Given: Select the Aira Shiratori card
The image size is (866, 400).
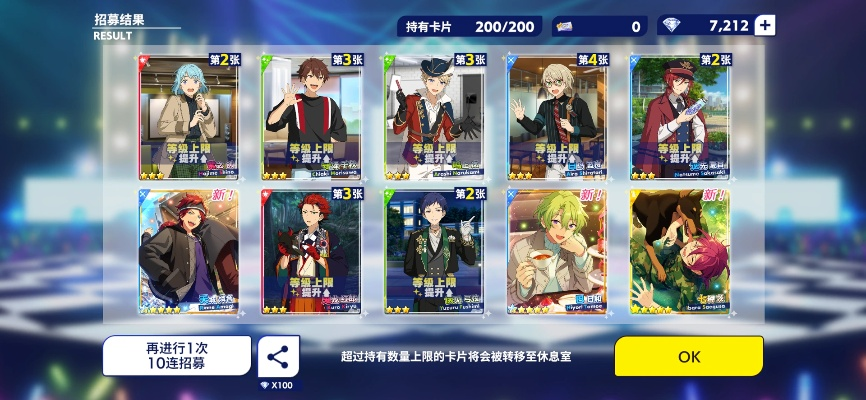Looking at the screenshot, I should coord(556,116).
